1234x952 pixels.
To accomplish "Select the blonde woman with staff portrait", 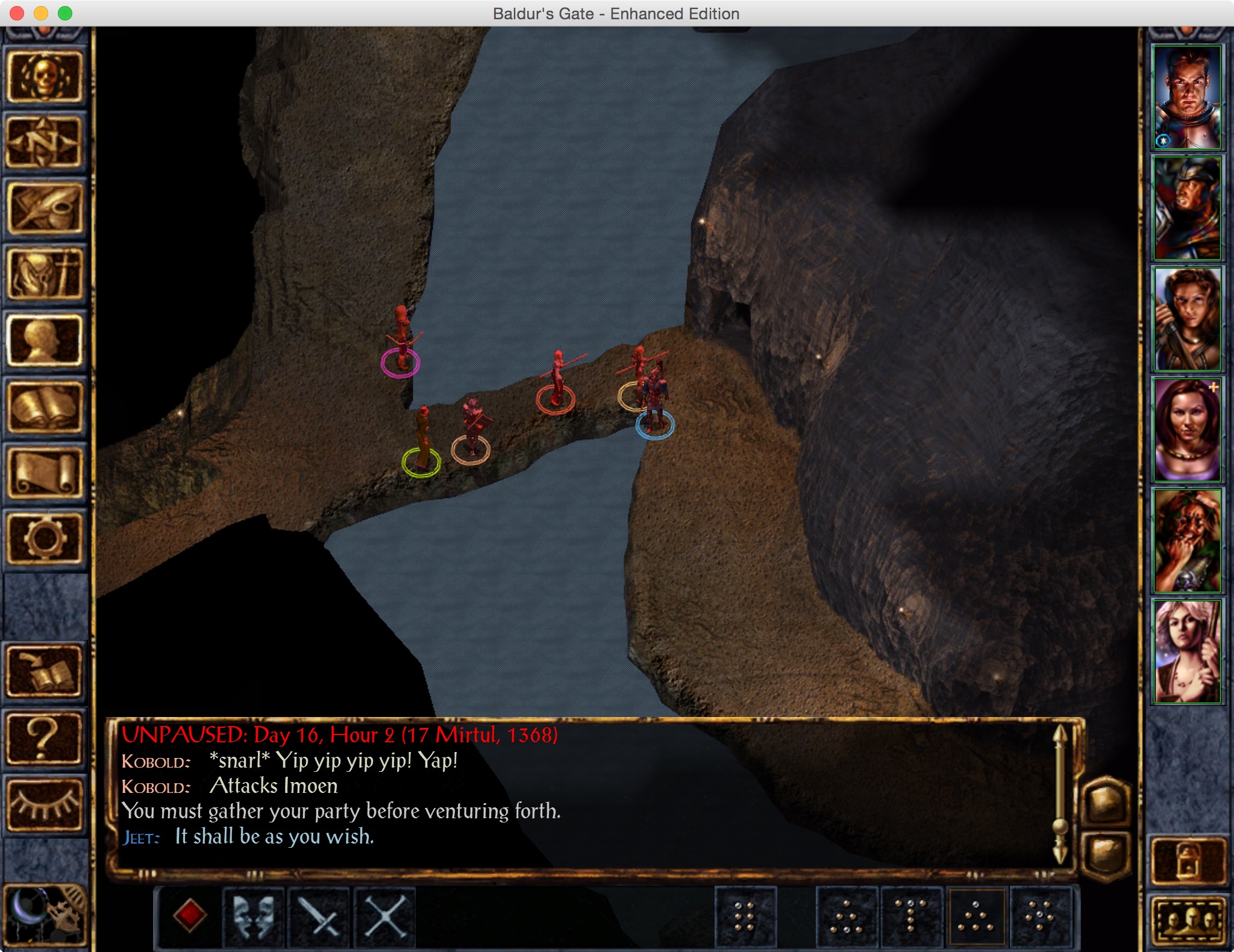I will tap(1186, 651).
